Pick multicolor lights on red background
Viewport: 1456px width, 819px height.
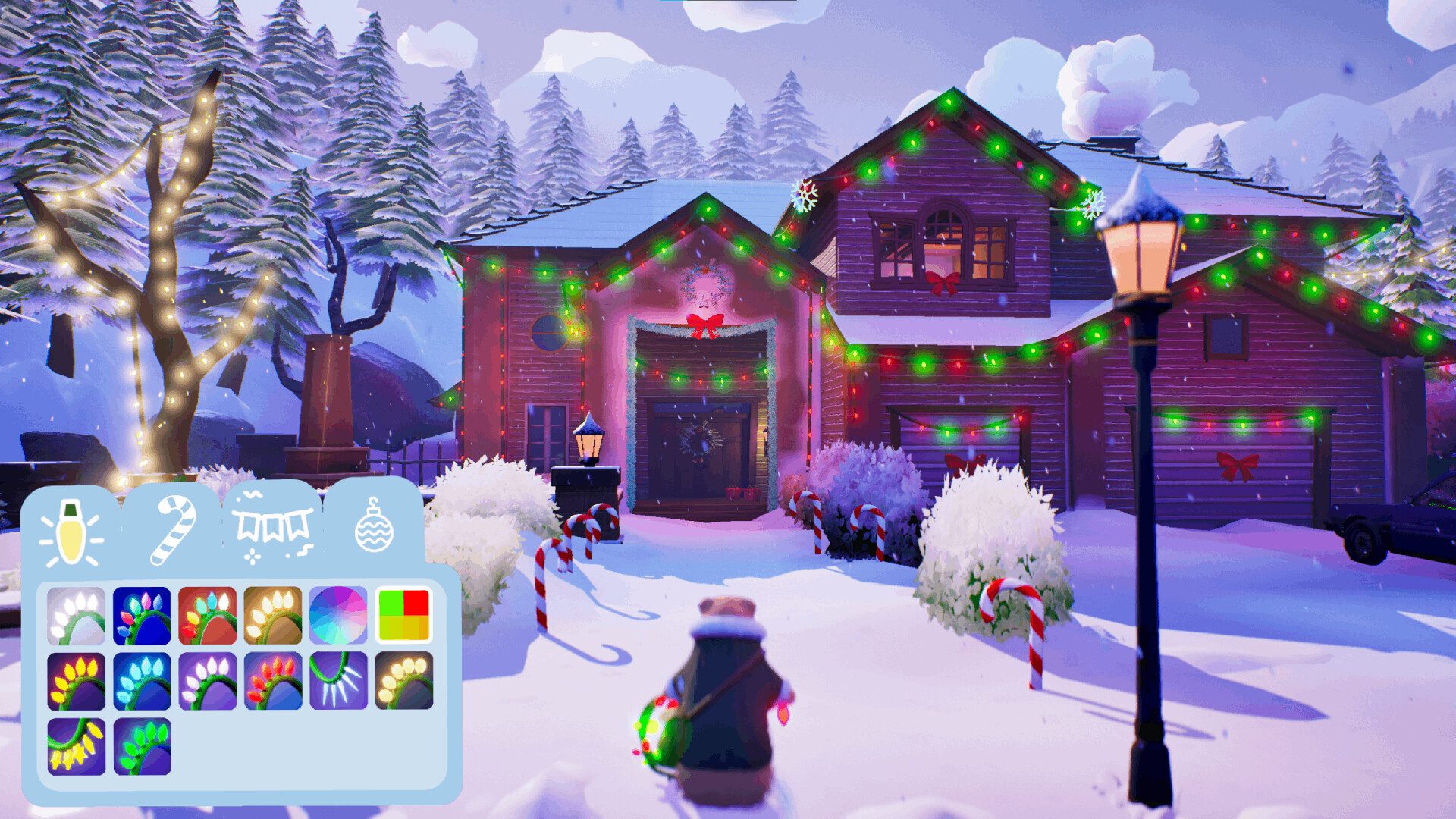(207, 616)
